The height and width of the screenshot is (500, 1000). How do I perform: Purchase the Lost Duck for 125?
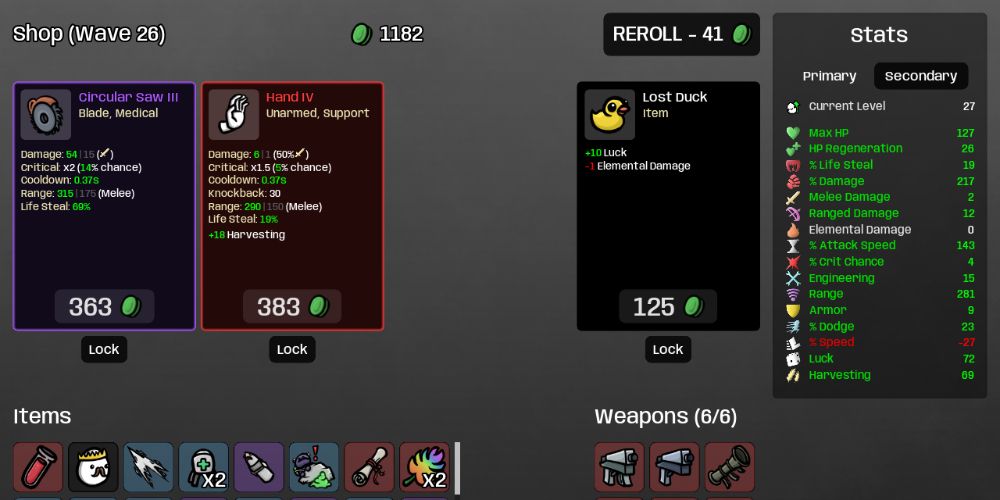667,306
